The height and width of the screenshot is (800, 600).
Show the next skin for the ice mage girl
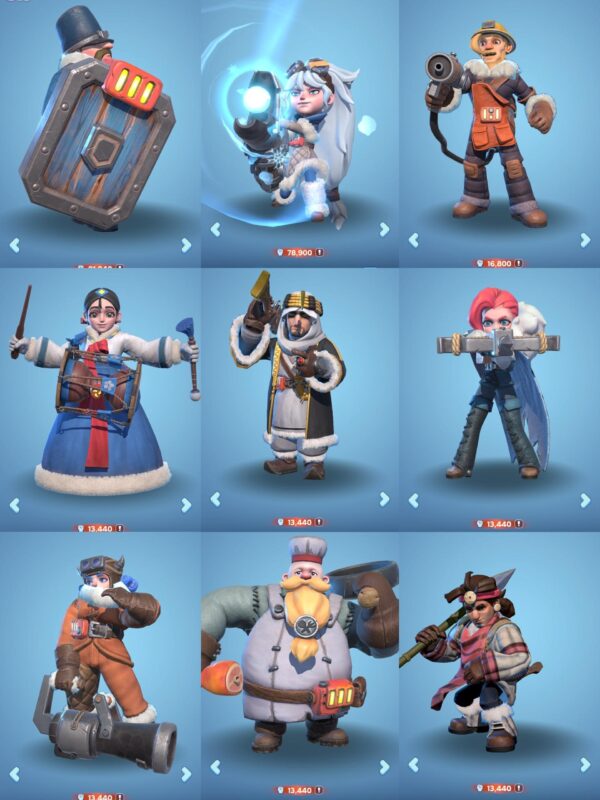384,229
